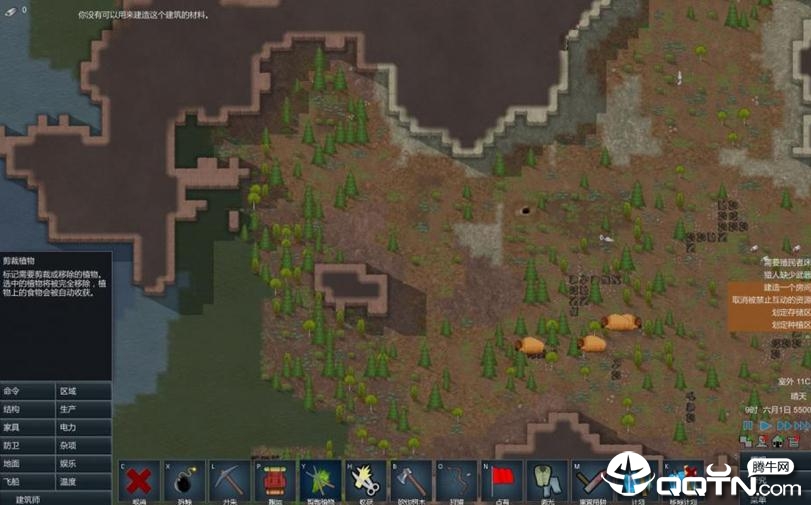
Task: Choose the pickaxe mine order
Action: (x=230, y=480)
